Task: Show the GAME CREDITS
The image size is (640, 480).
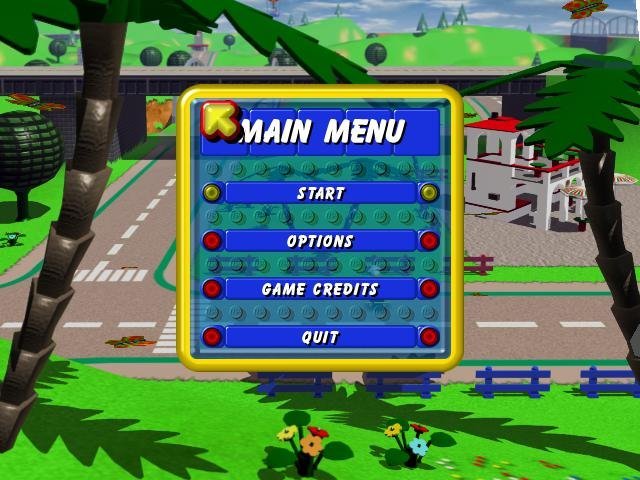Action: click(320, 289)
